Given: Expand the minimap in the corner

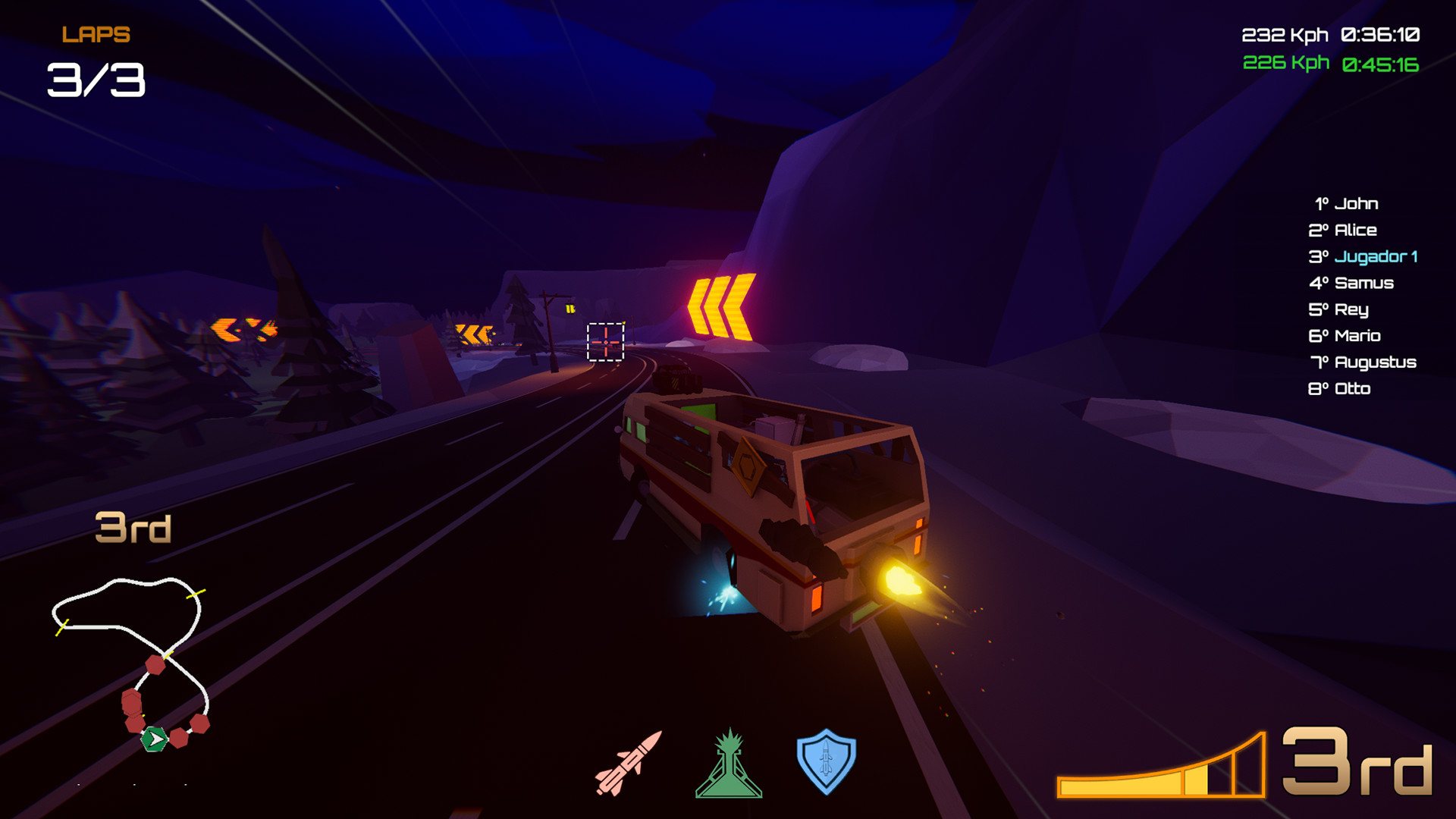Looking at the screenshot, I should click(x=129, y=660).
